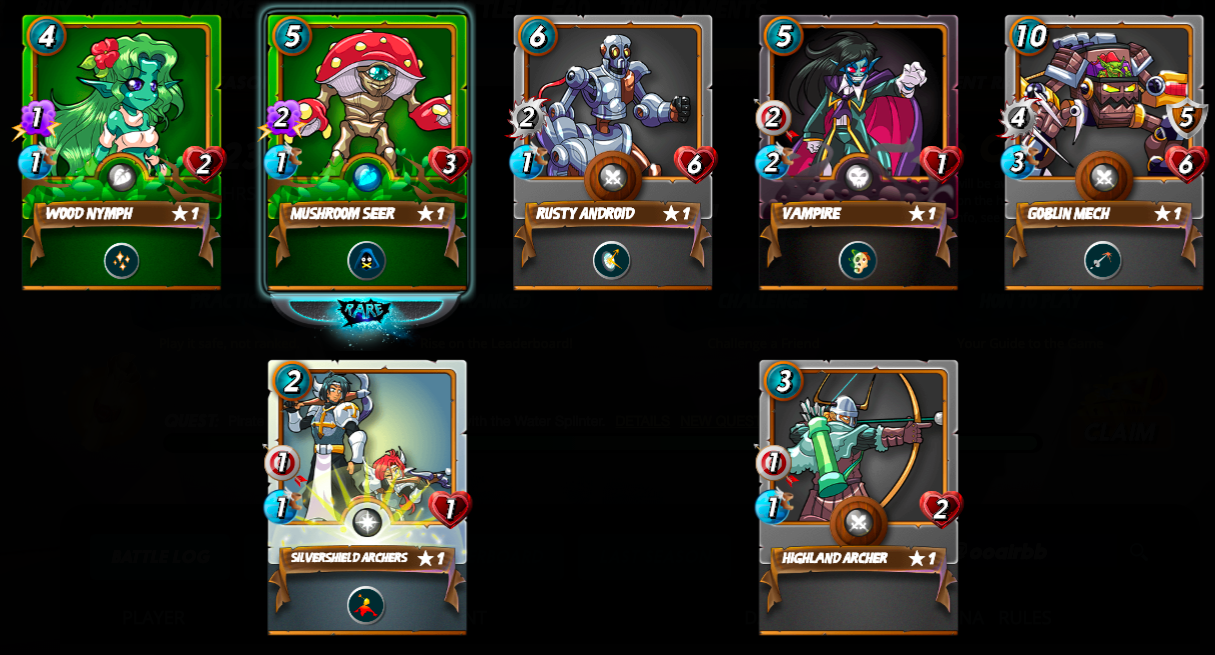
Task: Select the Highland Archer card
Action: coord(858,455)
